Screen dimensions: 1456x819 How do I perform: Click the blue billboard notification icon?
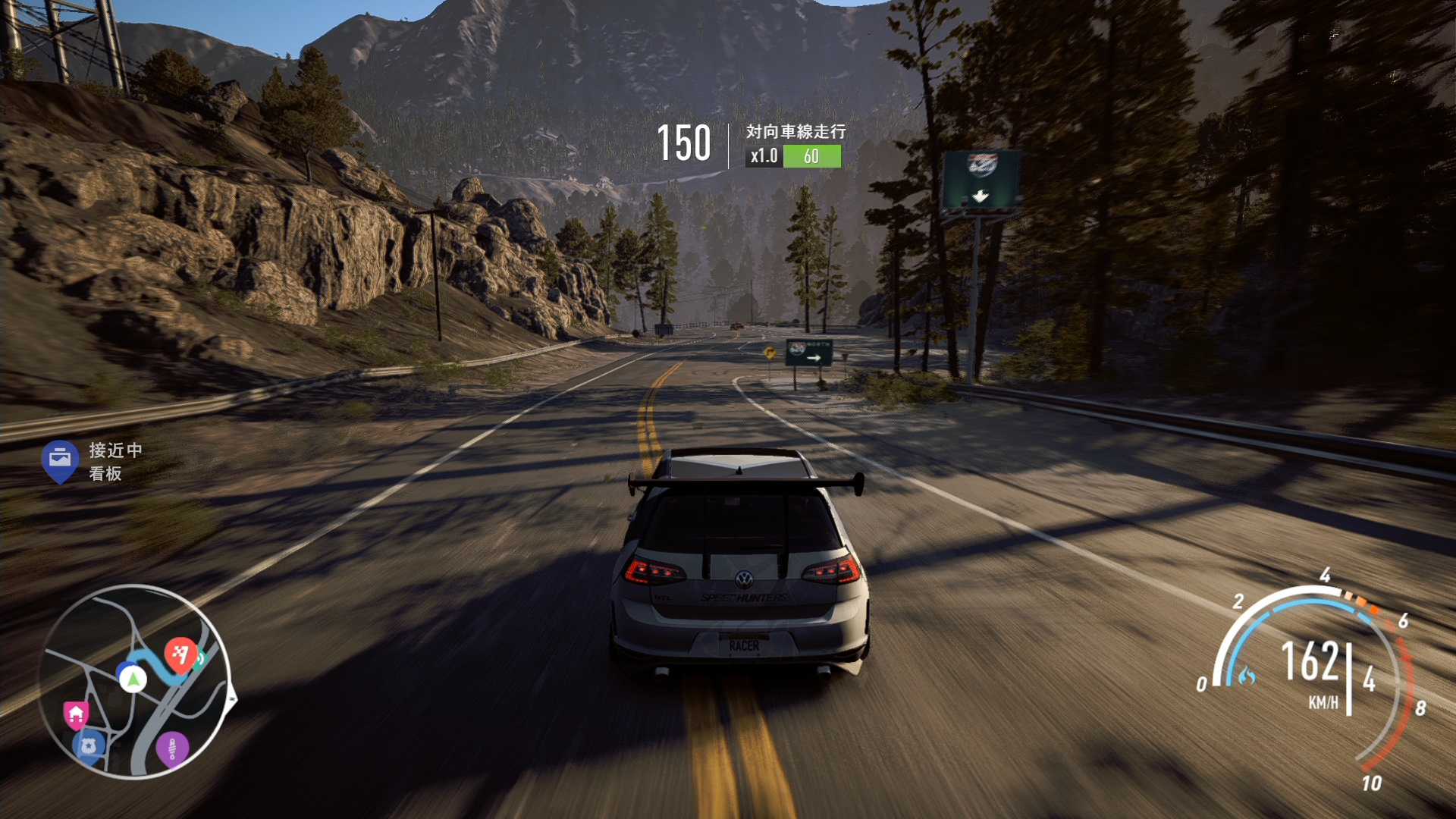60,459
